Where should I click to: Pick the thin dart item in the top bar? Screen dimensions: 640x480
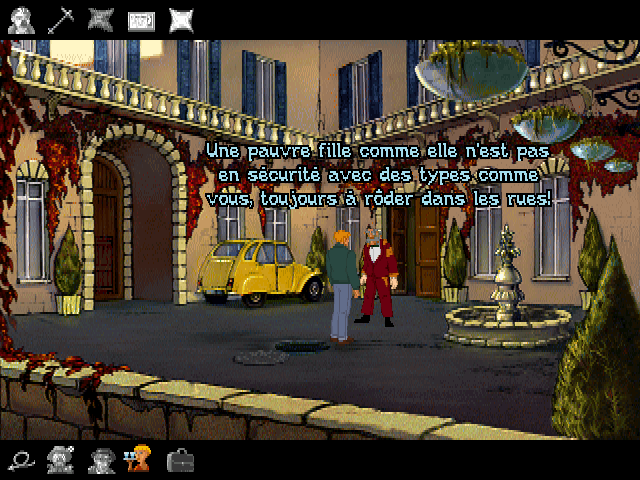(x=62, y=19)
